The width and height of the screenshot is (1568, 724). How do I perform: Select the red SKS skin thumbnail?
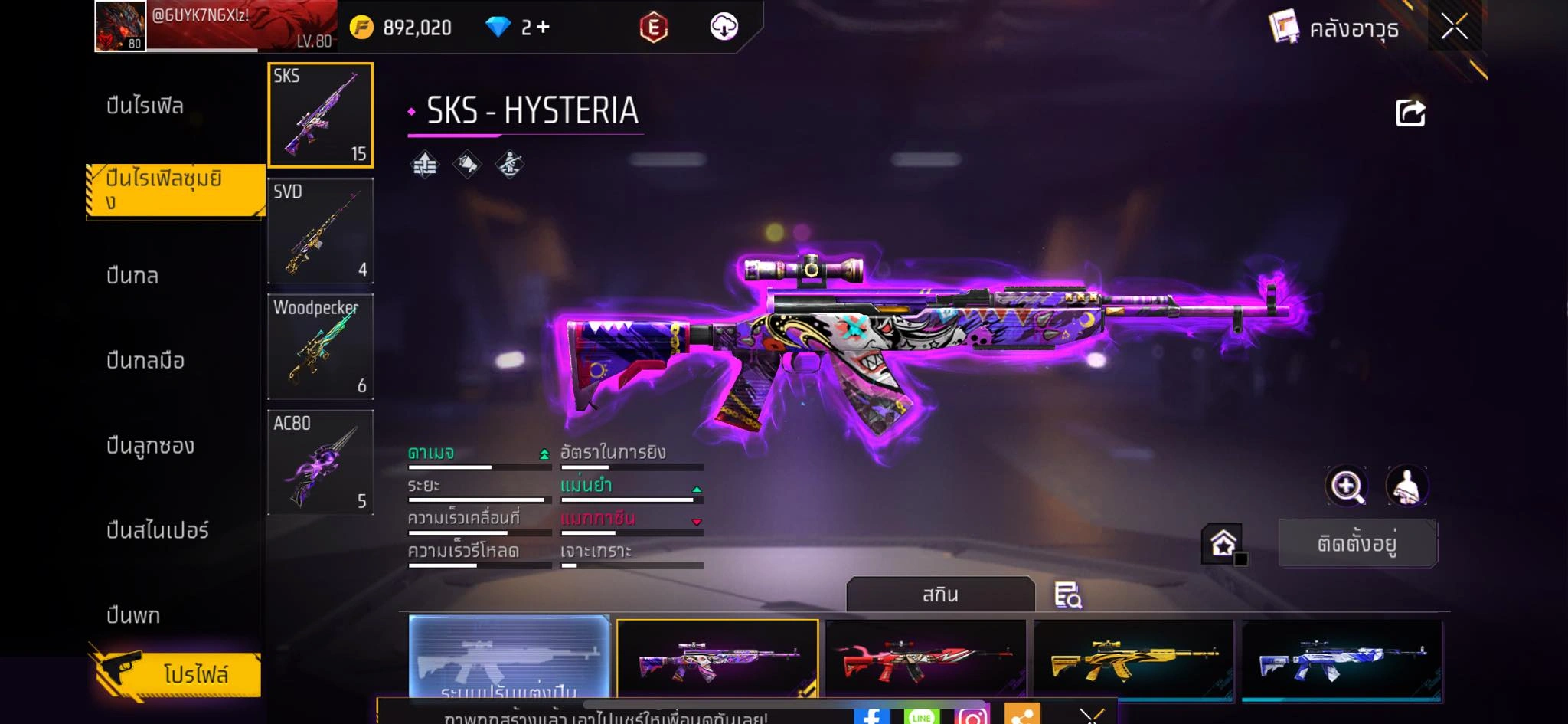point(926,660)
